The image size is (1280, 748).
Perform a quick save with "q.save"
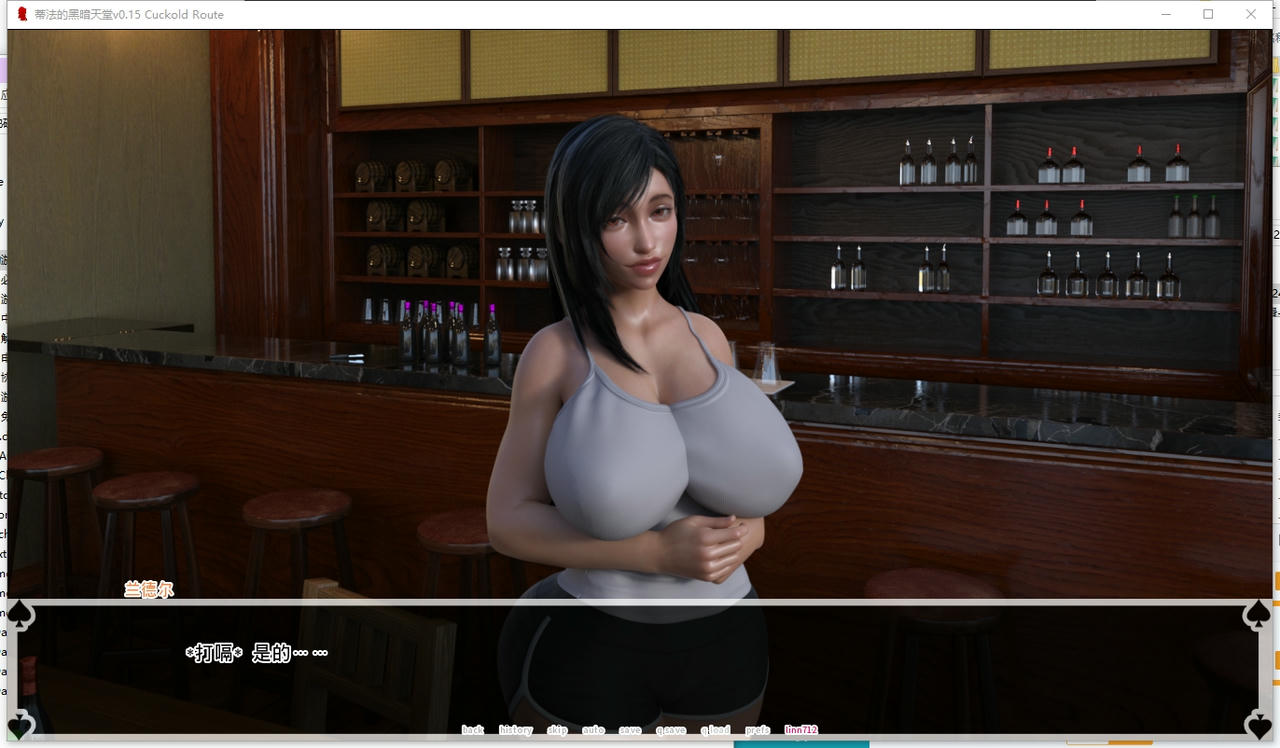click(672, 730)
